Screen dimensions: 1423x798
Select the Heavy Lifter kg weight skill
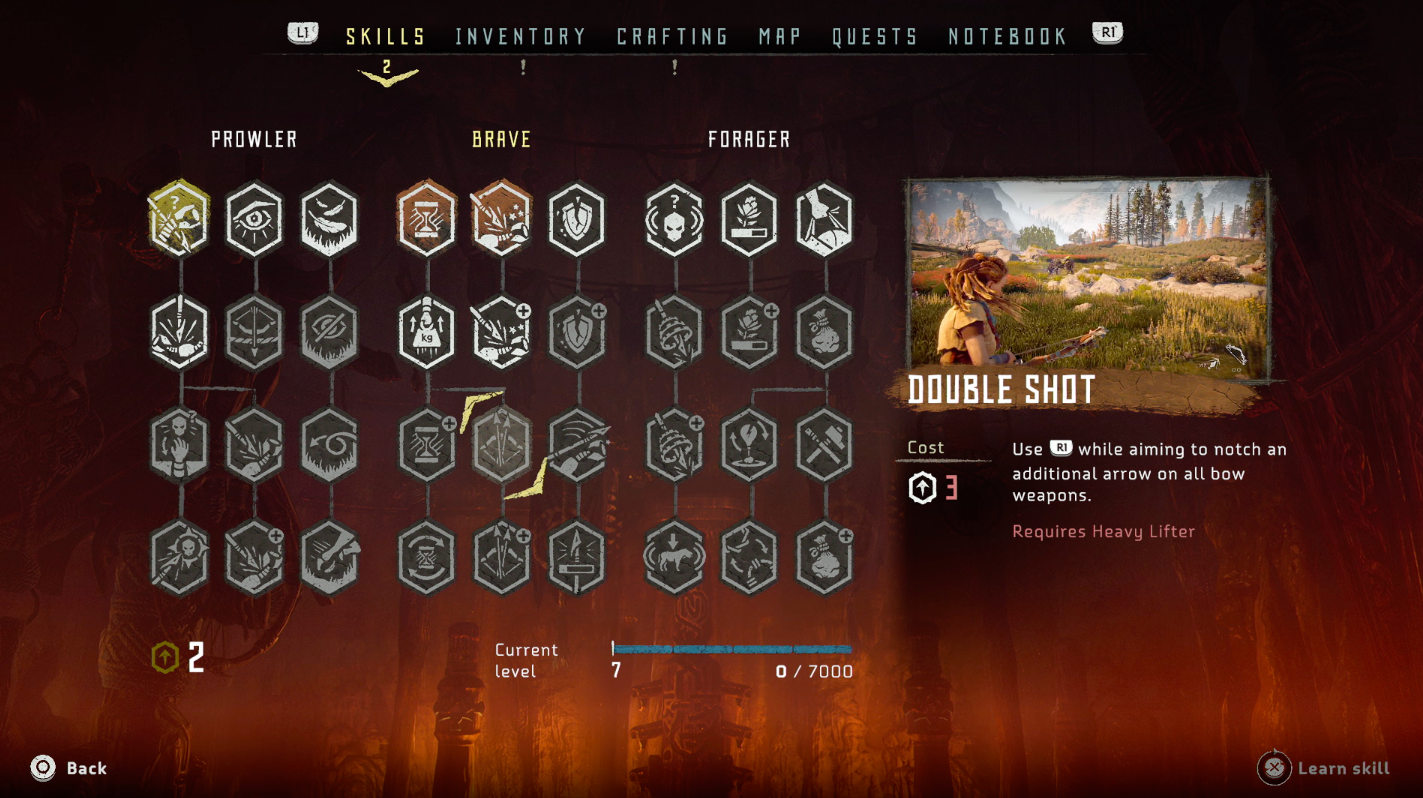(x=427, y=331)
